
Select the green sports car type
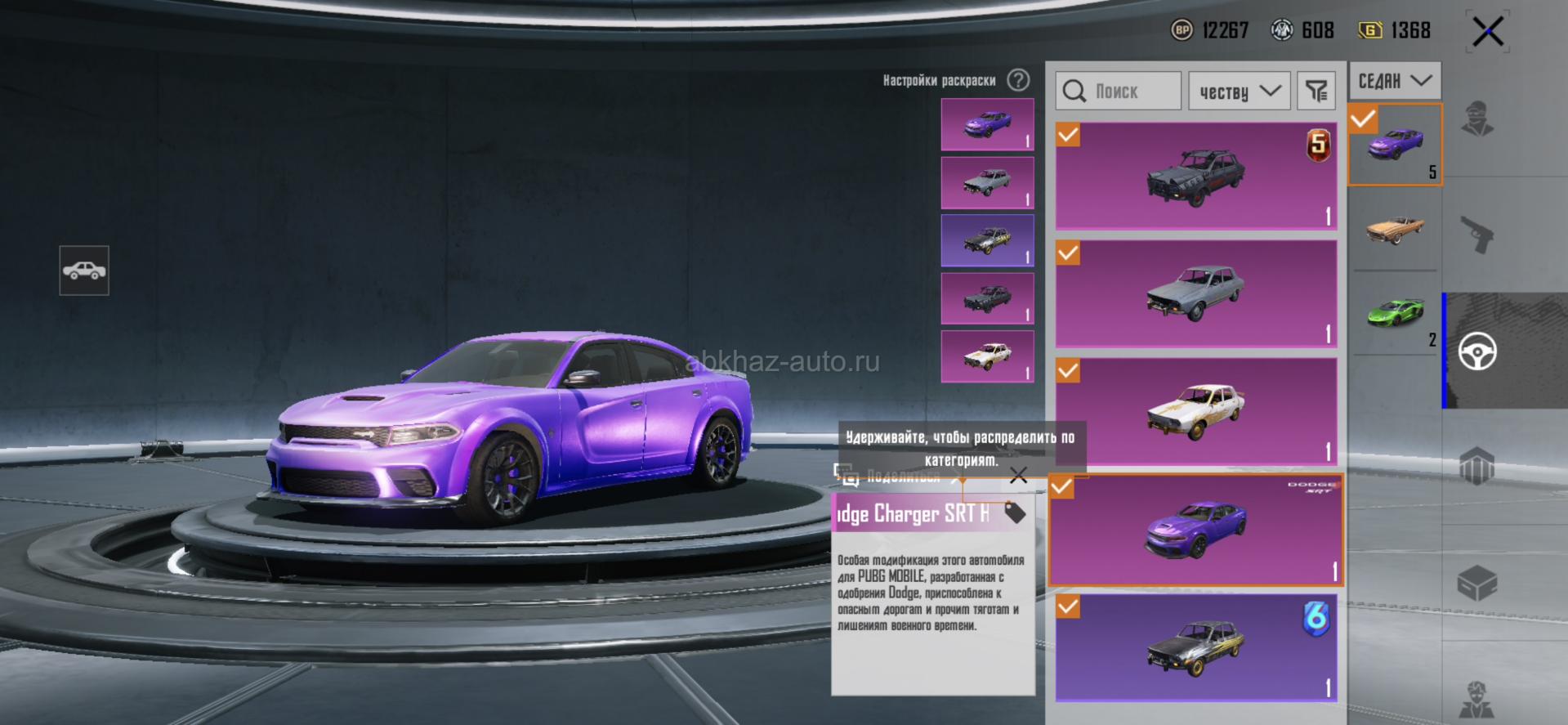1395,313
